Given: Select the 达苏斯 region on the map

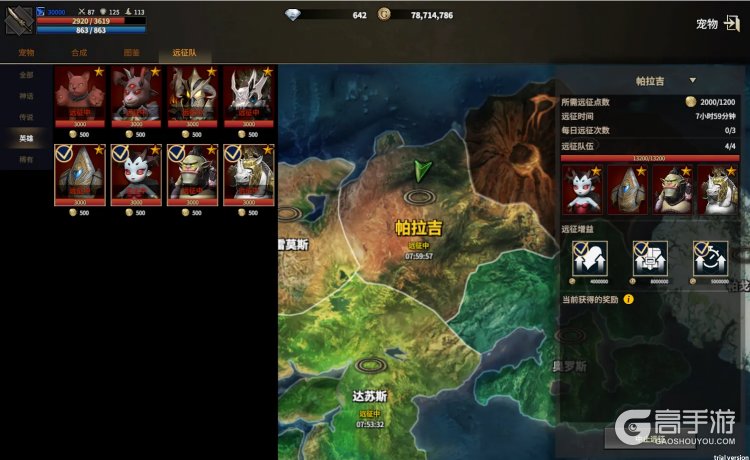Looking at the screenshot, I should pos(369,396).
